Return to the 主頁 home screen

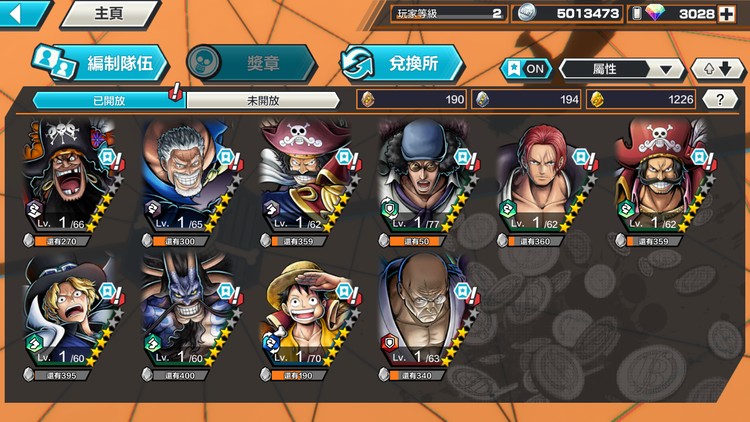(x=108, y=14)
